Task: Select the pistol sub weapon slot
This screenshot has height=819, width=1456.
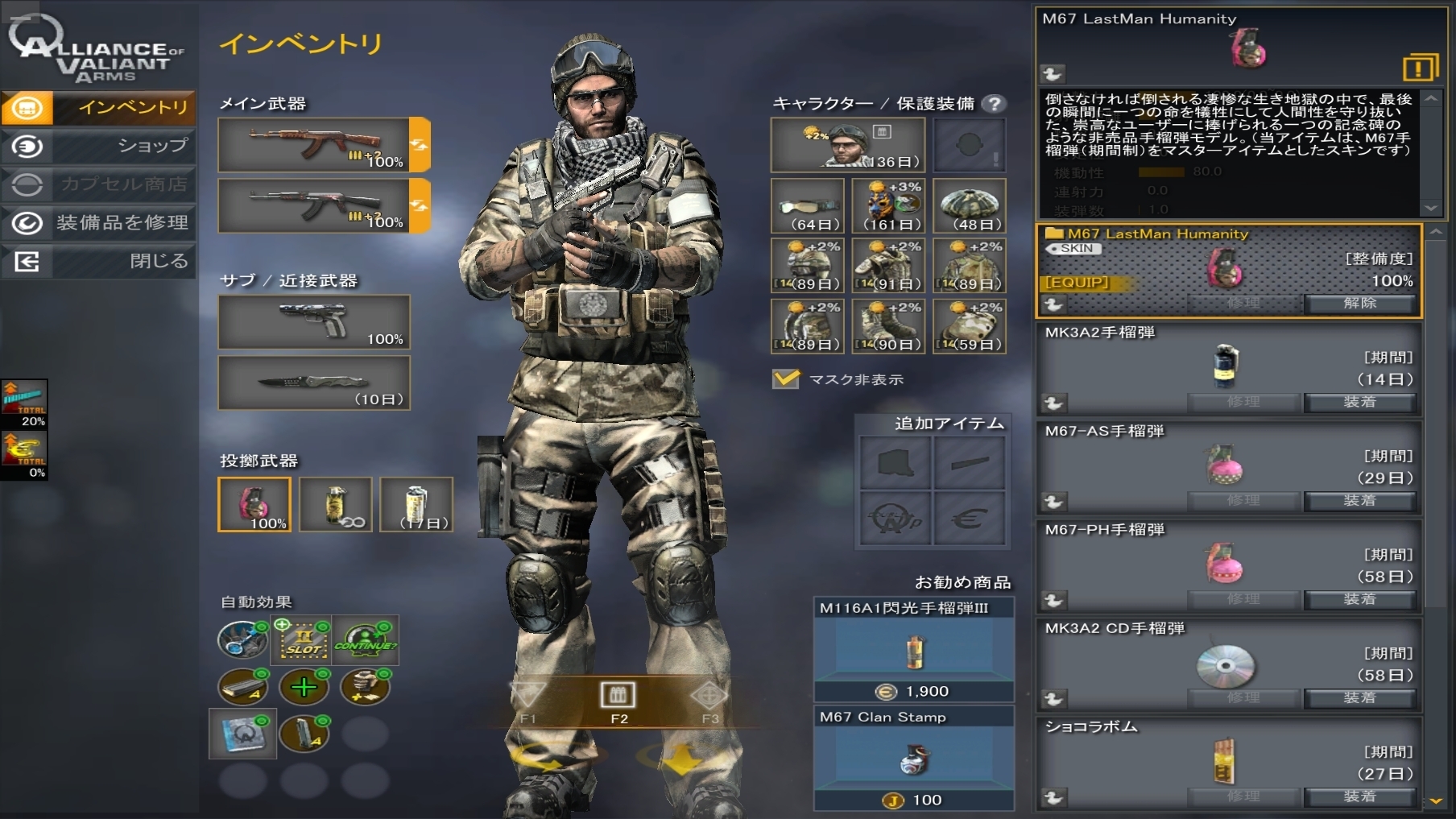Action: (314, 322)
